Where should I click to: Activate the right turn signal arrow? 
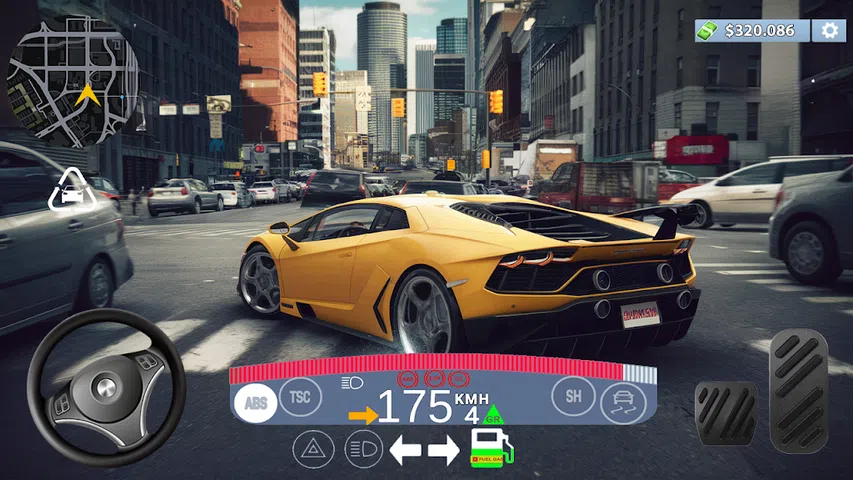point(443,450)
